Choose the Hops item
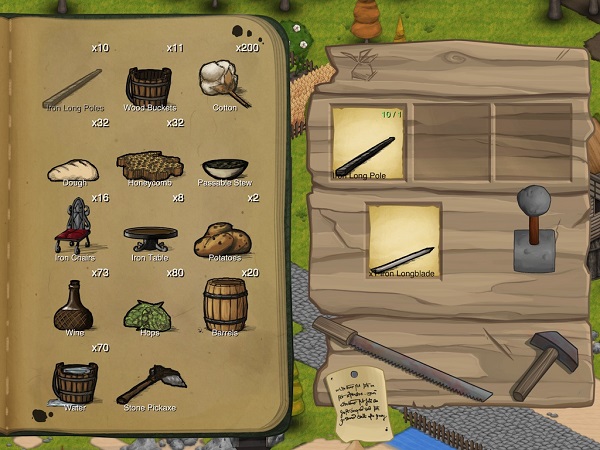Viewport: 600px width, 450px height. point(148,314)
